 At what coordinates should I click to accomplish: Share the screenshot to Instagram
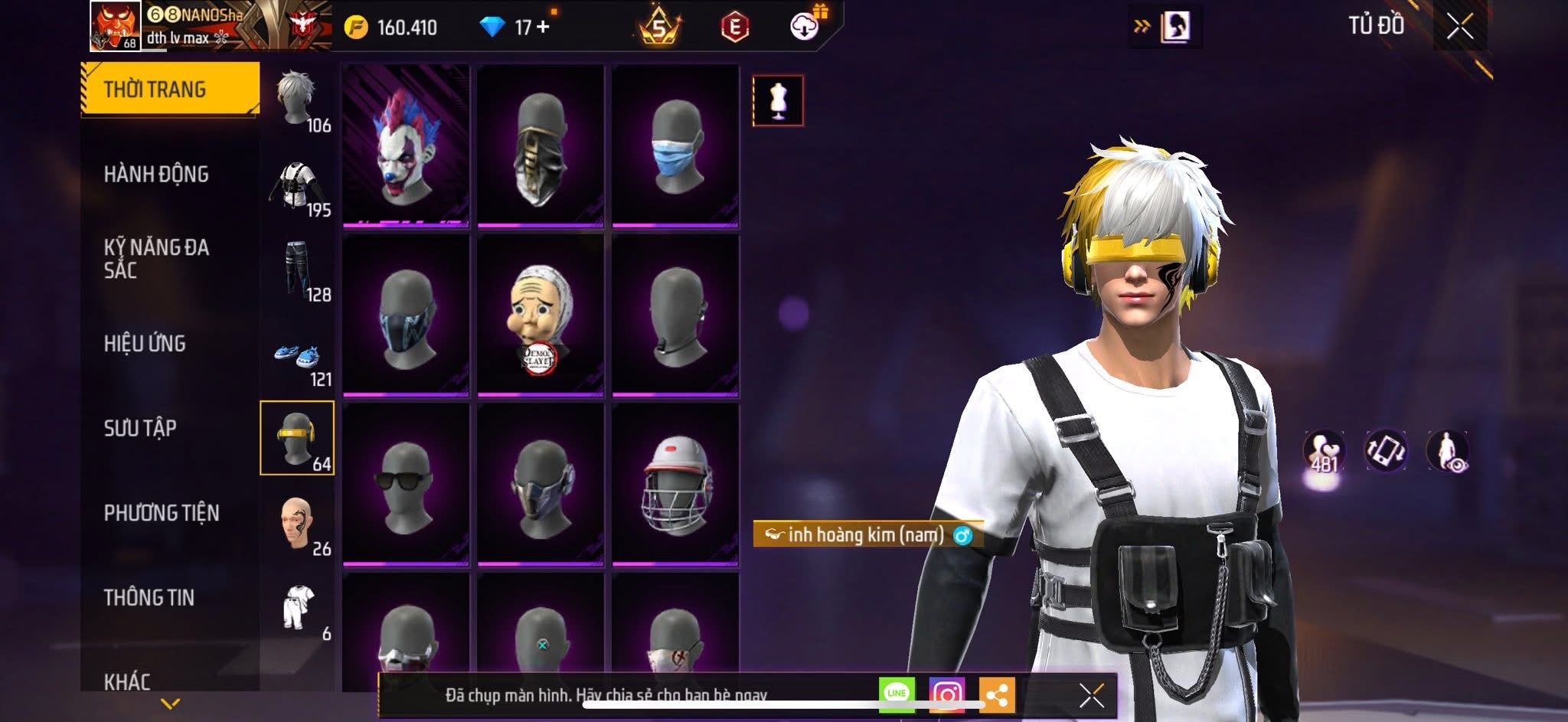(x=947, y=694)
